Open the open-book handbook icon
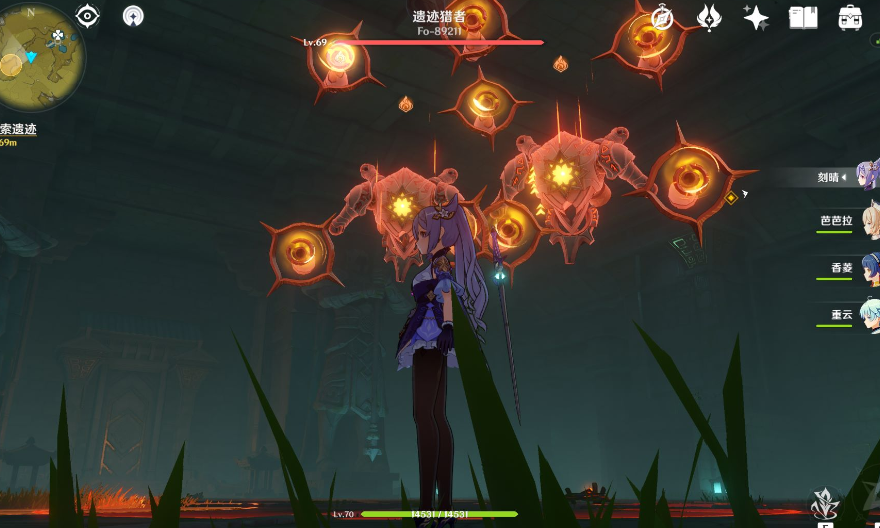The width and height of the screenshot is (880, 528). [x=803, y=17]
